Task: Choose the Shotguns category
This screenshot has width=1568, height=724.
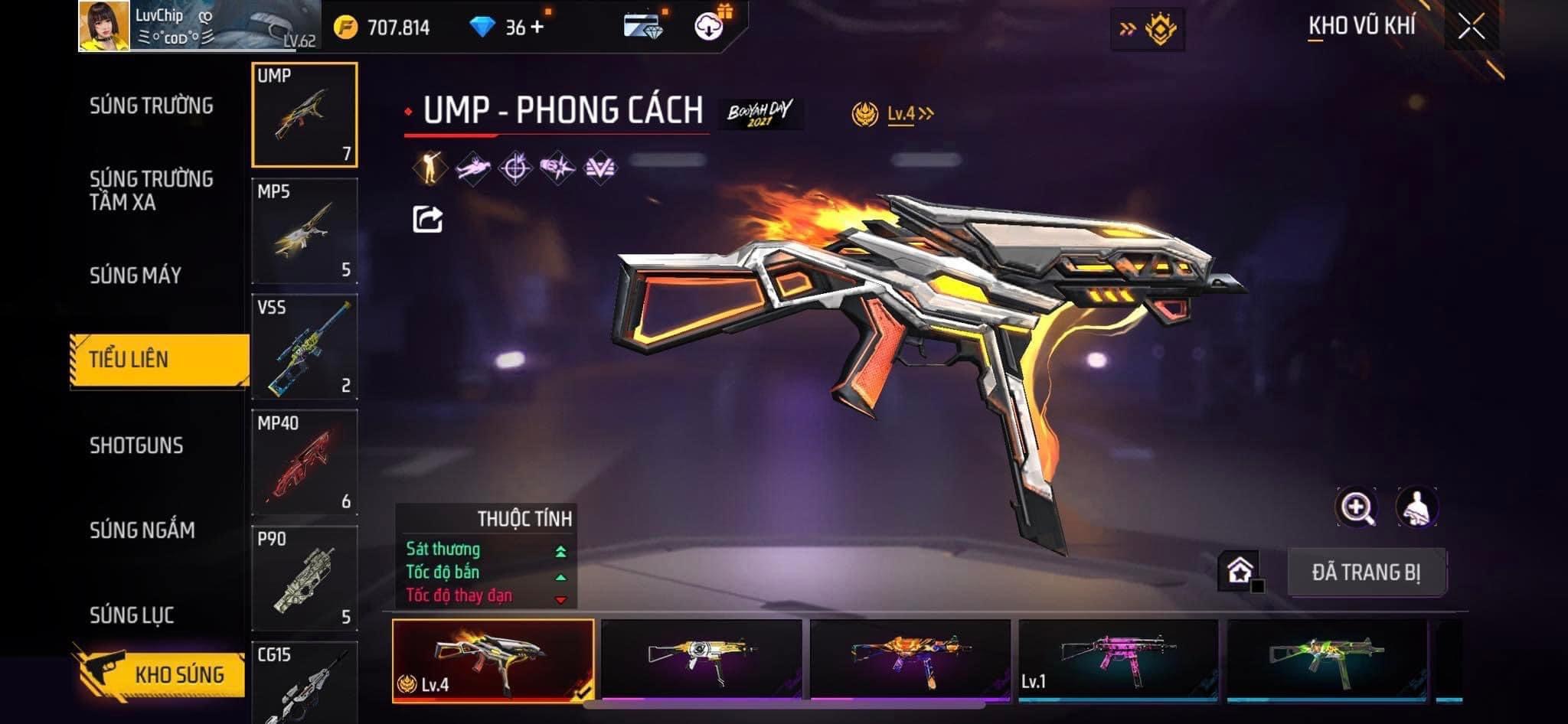Action: point(136,445)
